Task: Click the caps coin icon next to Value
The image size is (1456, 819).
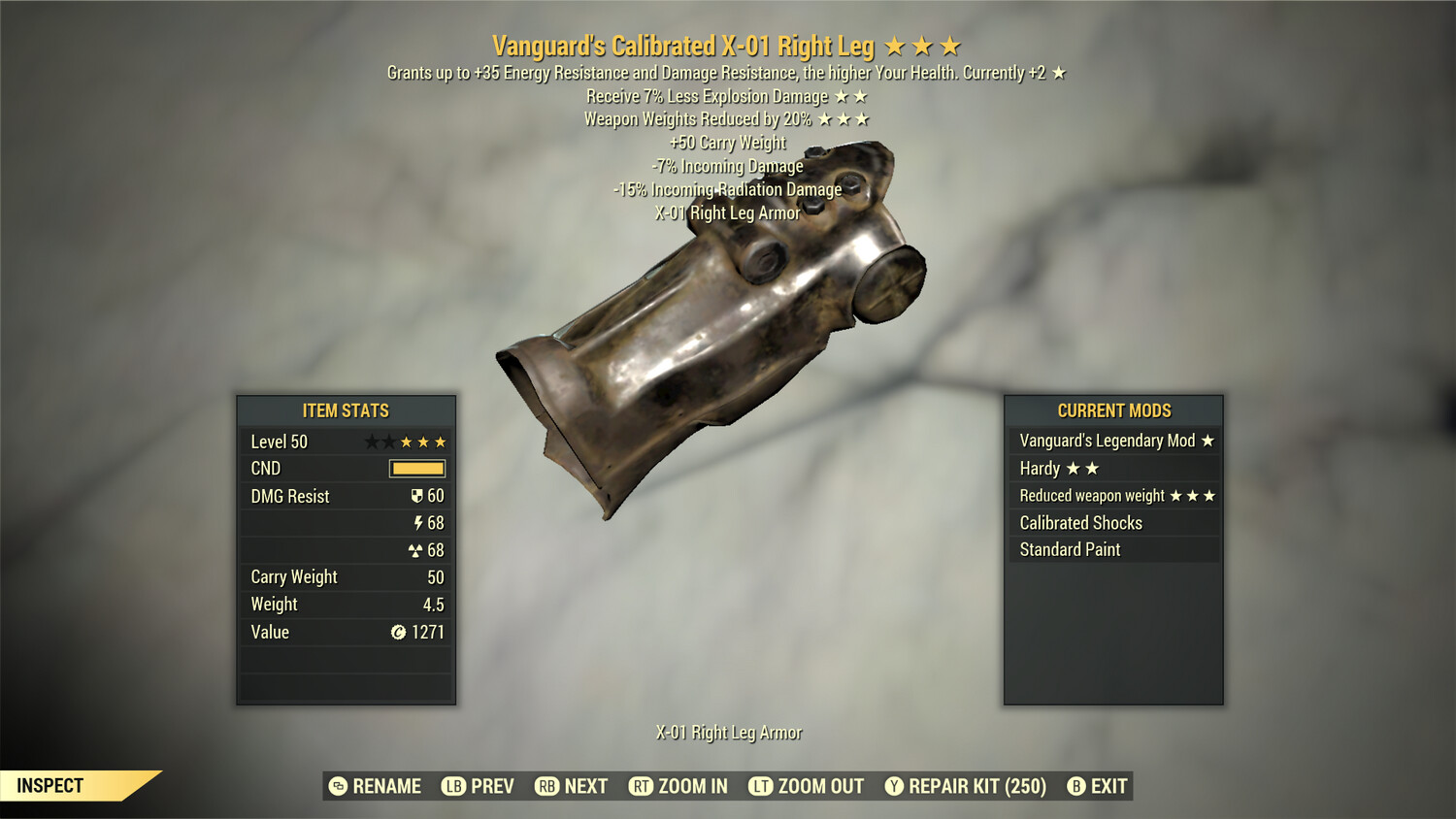Action: 397,632
